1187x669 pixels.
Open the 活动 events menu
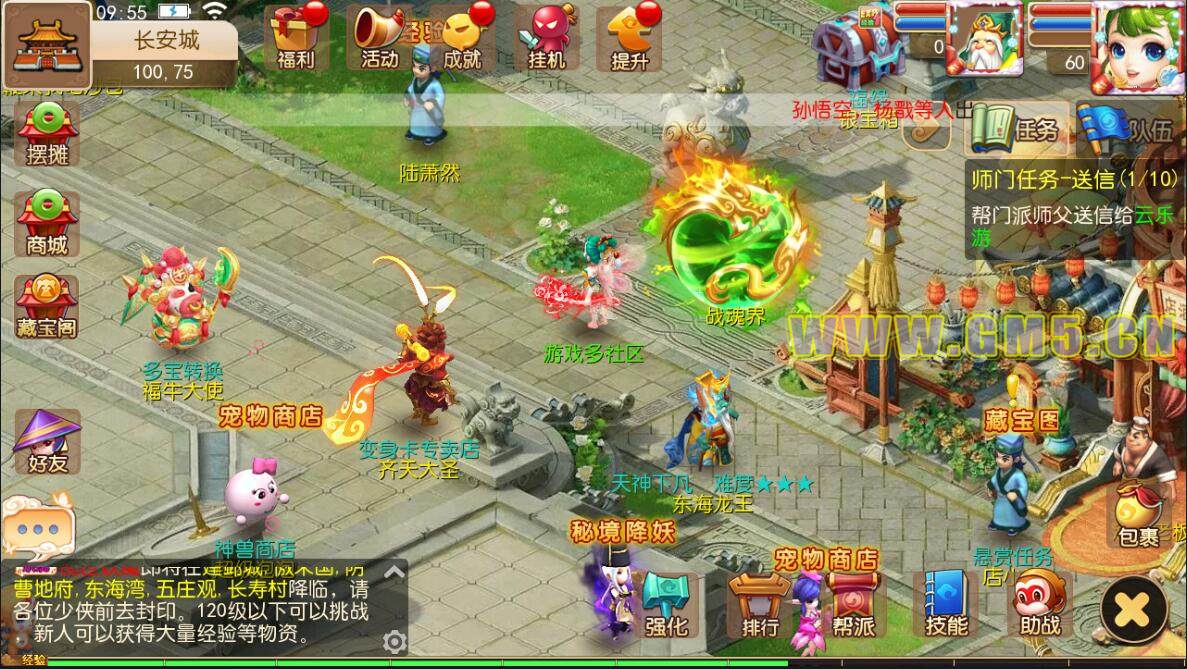point(380,38)
